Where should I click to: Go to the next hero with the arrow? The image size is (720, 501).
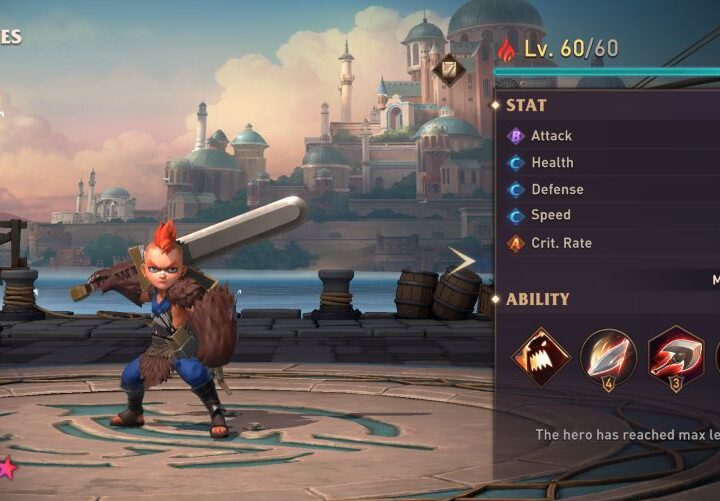[461, 262]
